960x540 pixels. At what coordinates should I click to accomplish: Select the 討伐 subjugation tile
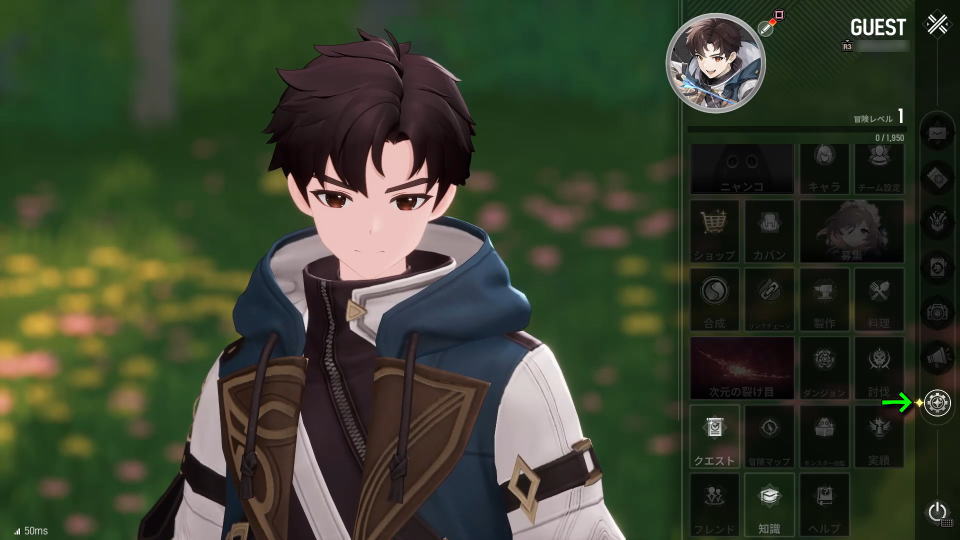(x=879, y=367)
